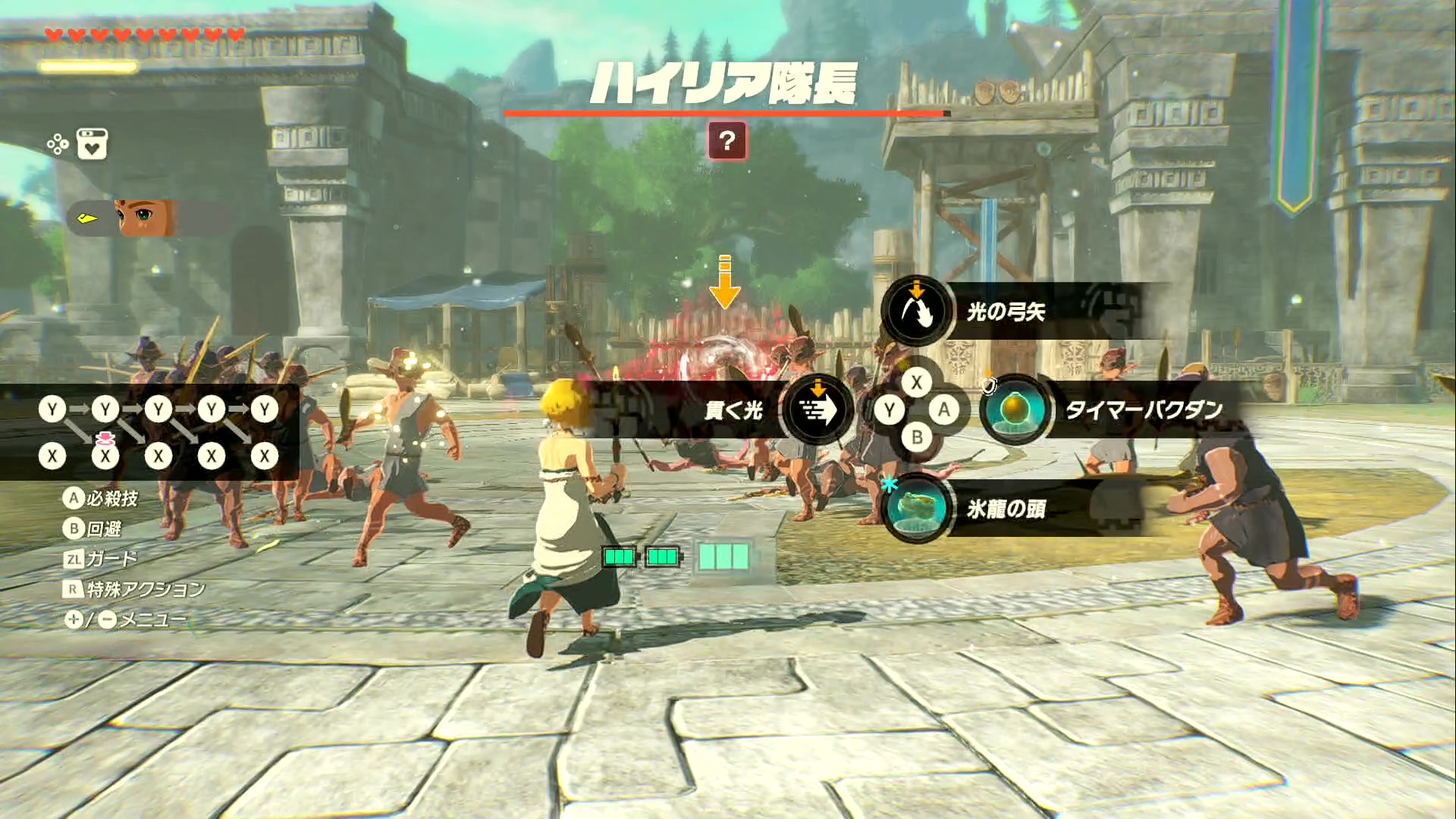Click the heart container icon near the minimap
Screen dimensions: 1456x819
tap(91, 146)
